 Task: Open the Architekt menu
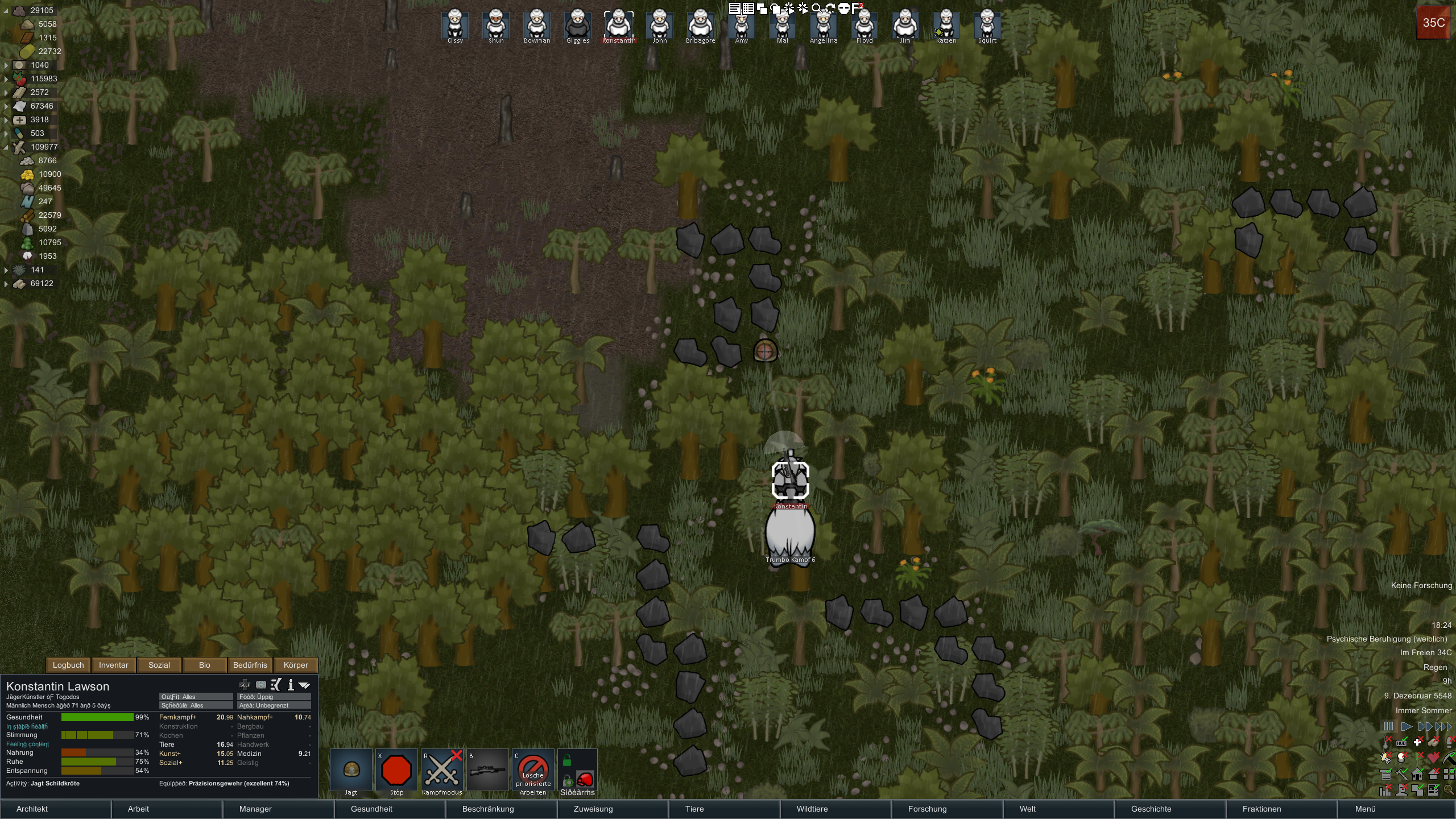[x=32, y=809]
